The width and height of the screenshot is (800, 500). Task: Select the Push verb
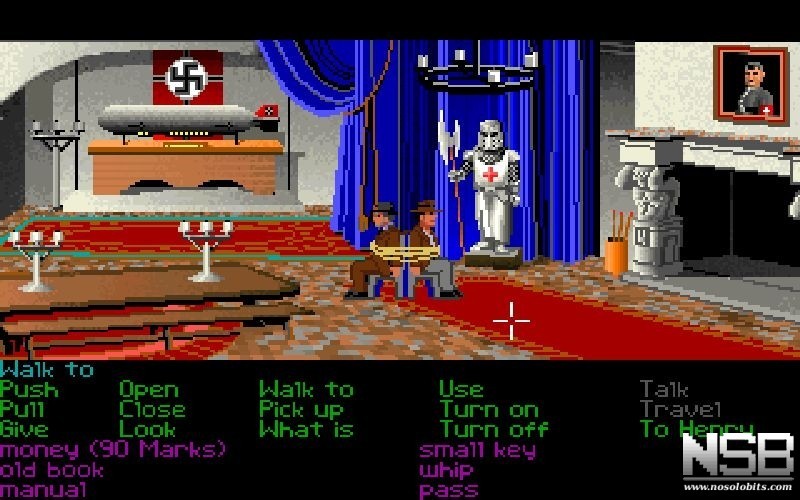pyautogui.click(x=29, y=390)
